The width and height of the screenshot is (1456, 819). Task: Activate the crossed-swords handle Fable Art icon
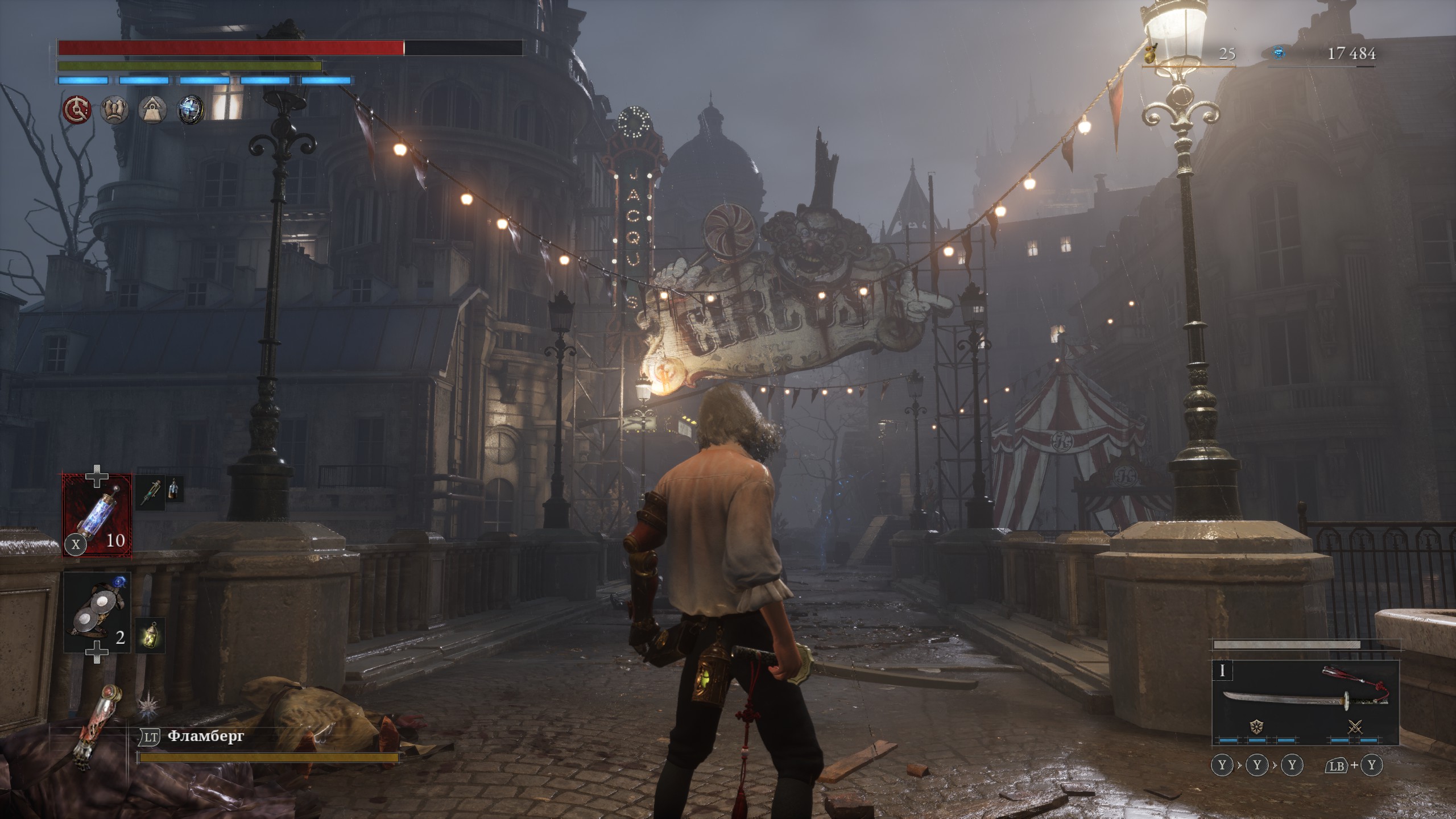(1355, 726)
